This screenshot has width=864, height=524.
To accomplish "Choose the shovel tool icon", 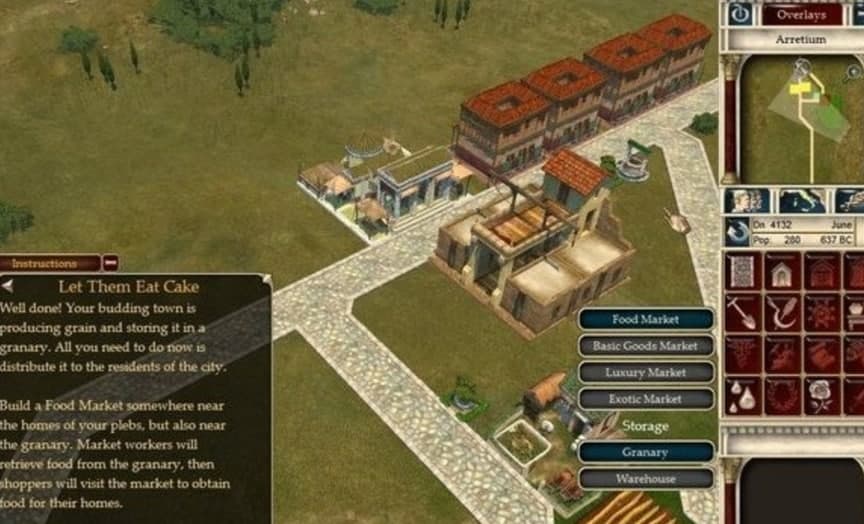I will pos(743,313).
